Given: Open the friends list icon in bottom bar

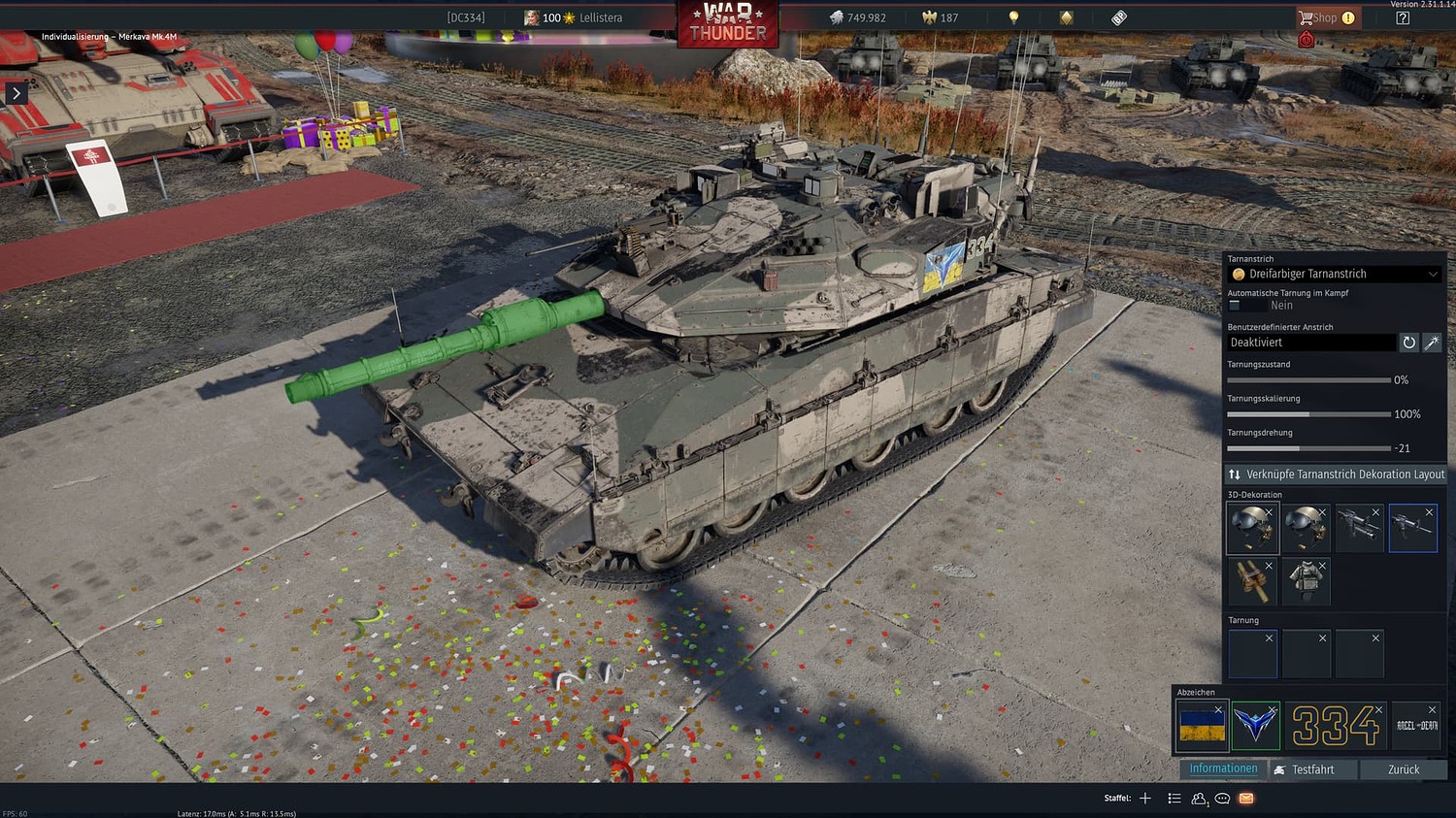Looking at the screenshot, I should click(1198, 798).
